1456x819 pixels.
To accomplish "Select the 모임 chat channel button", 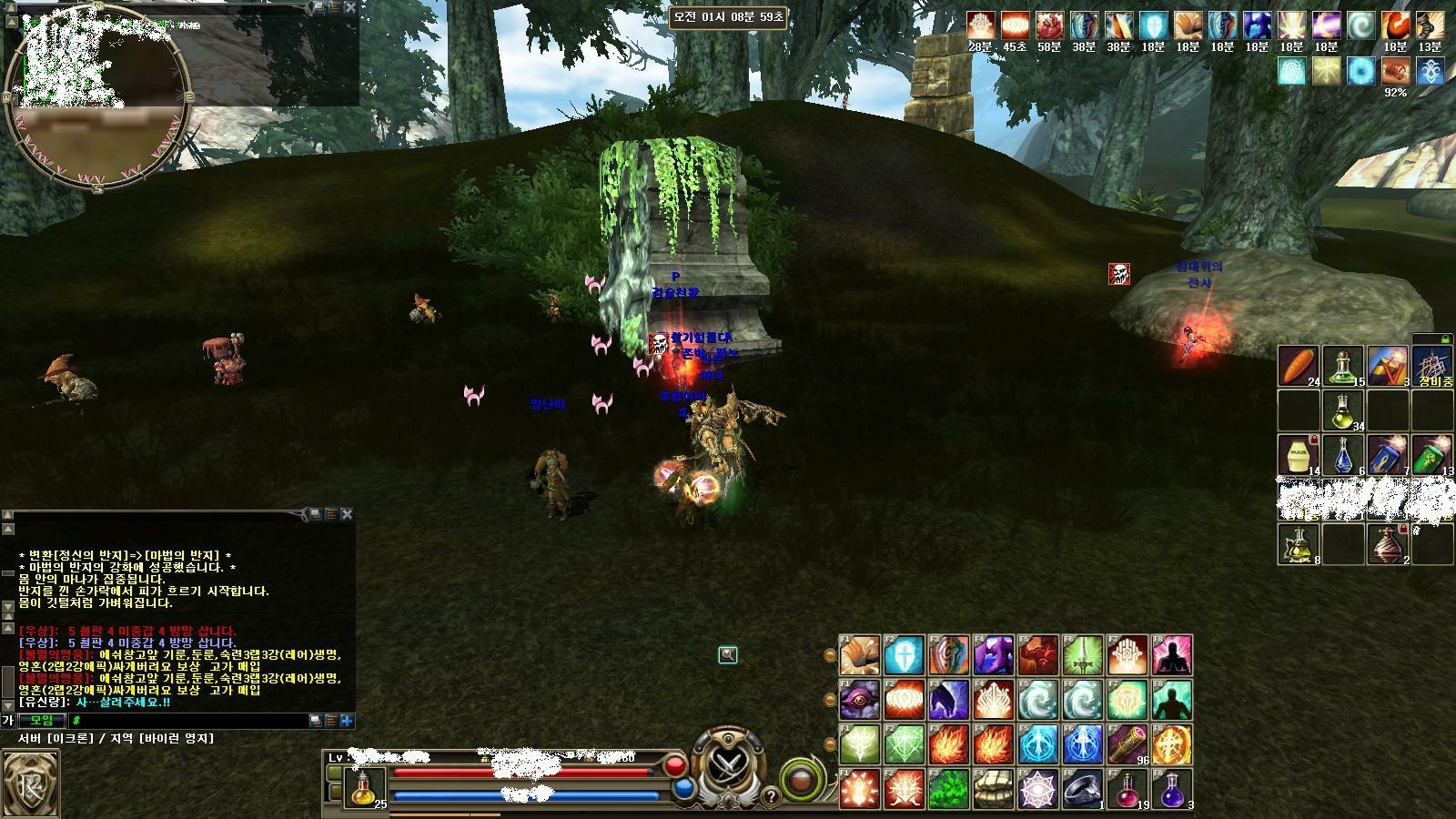I will (x=42, y=721).
